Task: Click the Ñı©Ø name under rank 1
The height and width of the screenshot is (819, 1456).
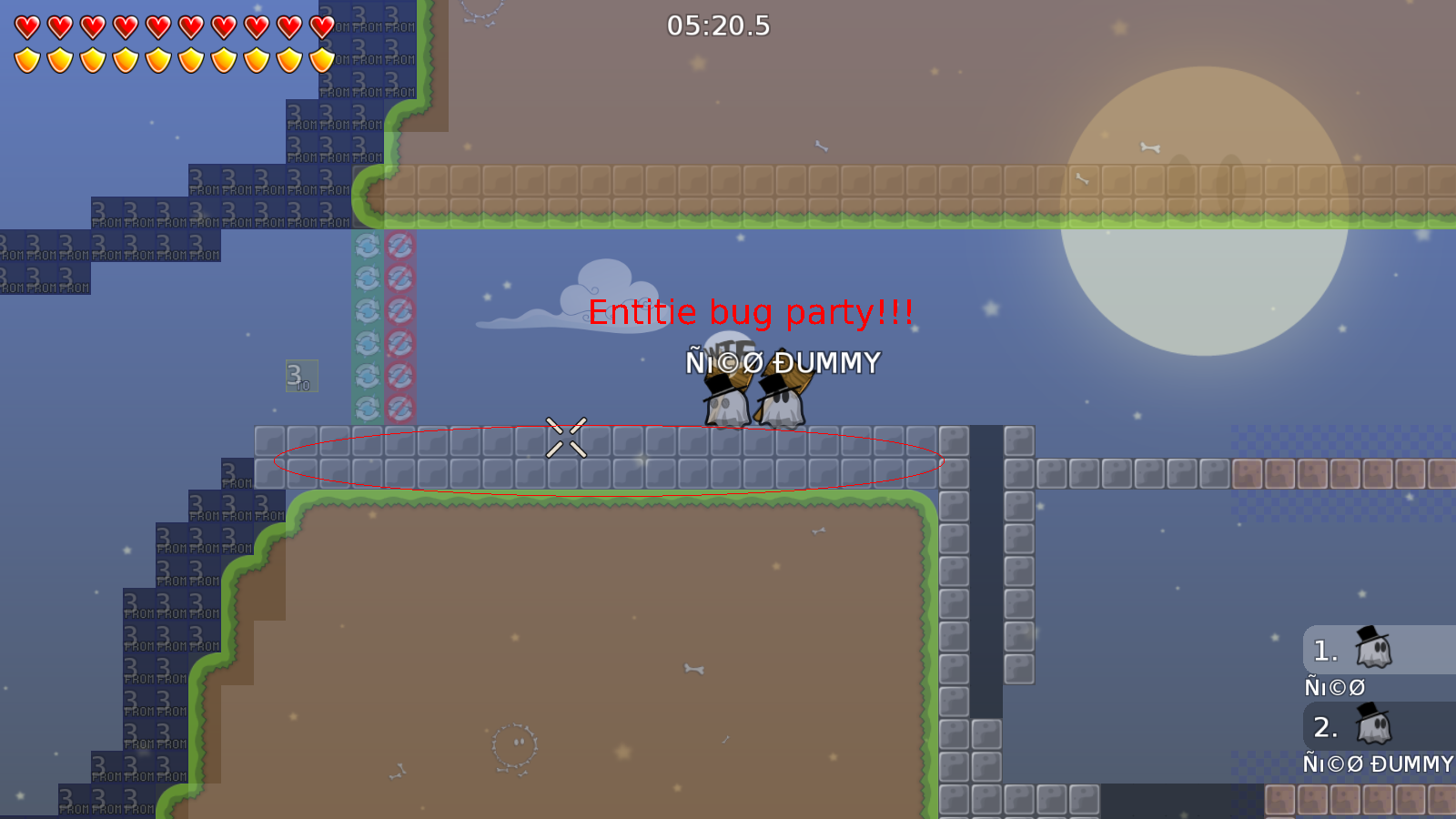Action: click(x=1334, y=686)
